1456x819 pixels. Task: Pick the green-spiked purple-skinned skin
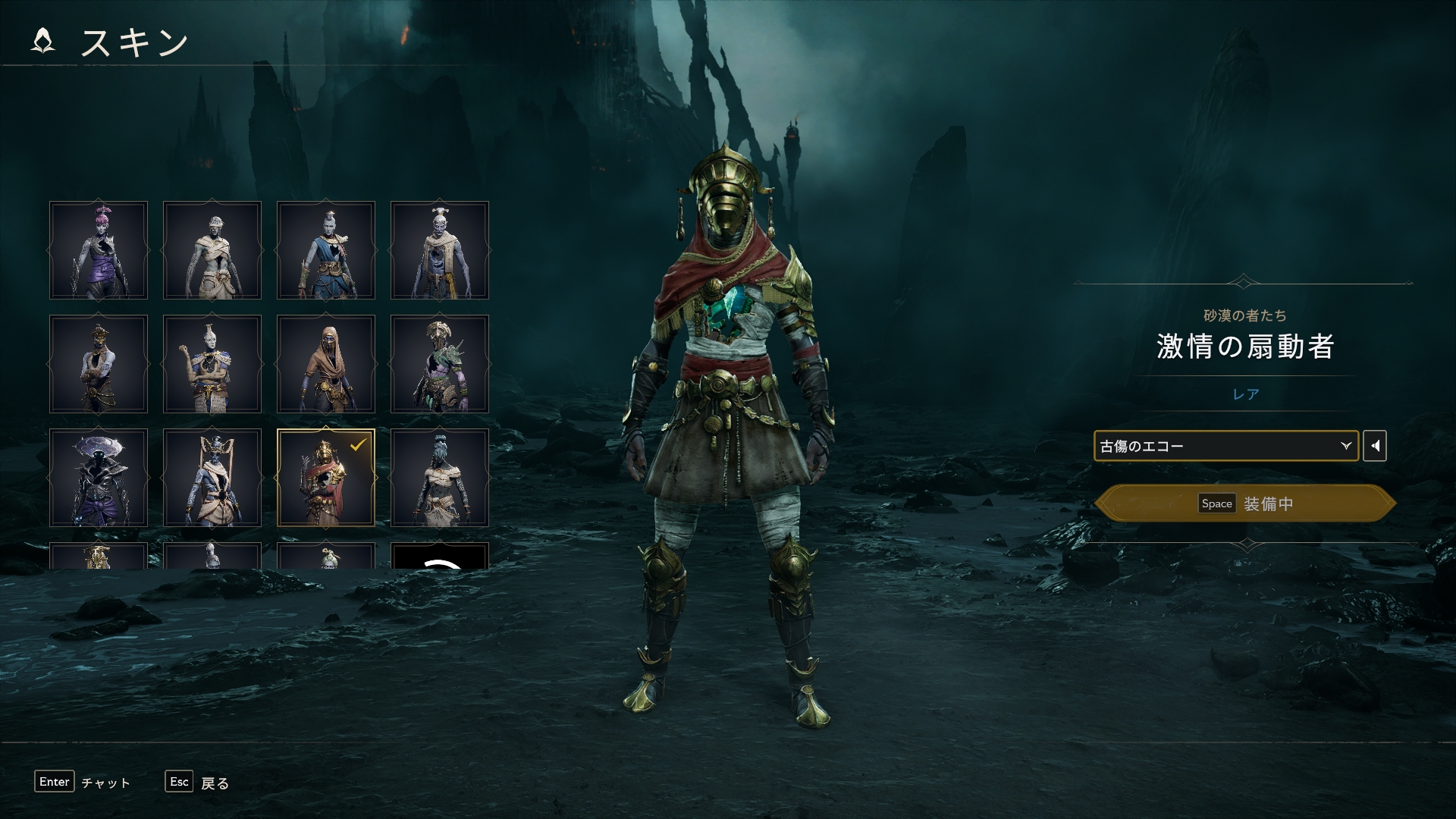point(440,364)
